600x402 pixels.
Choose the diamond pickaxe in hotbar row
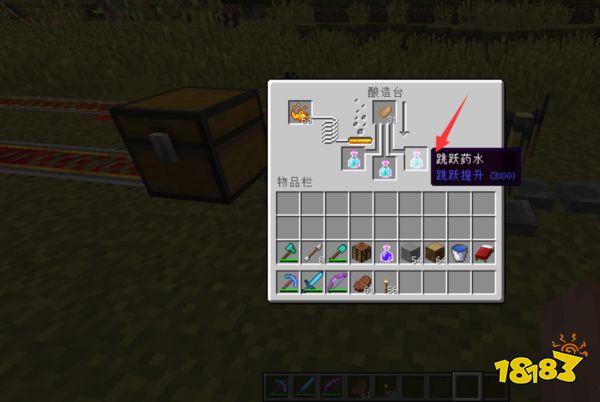pyautogui.click(x=288, y=282)
